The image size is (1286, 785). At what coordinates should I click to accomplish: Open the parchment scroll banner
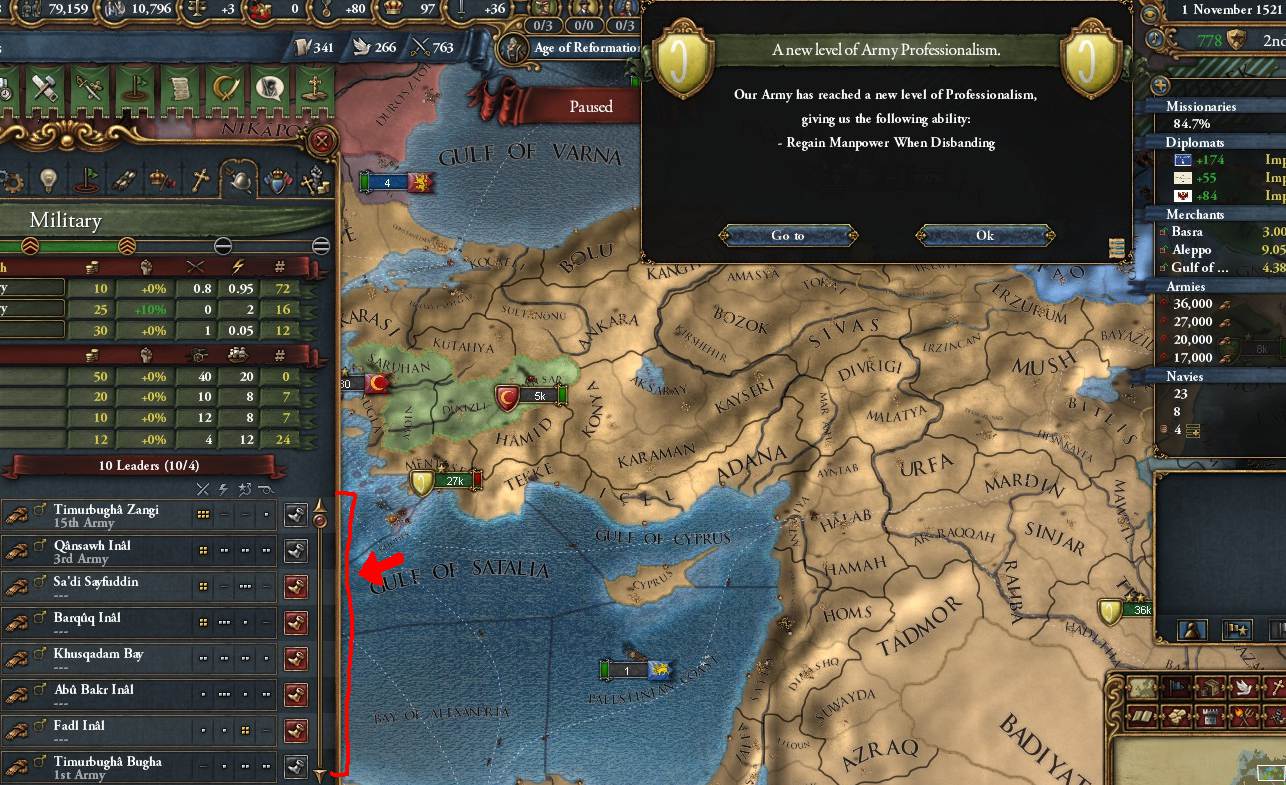click(180, 89)
